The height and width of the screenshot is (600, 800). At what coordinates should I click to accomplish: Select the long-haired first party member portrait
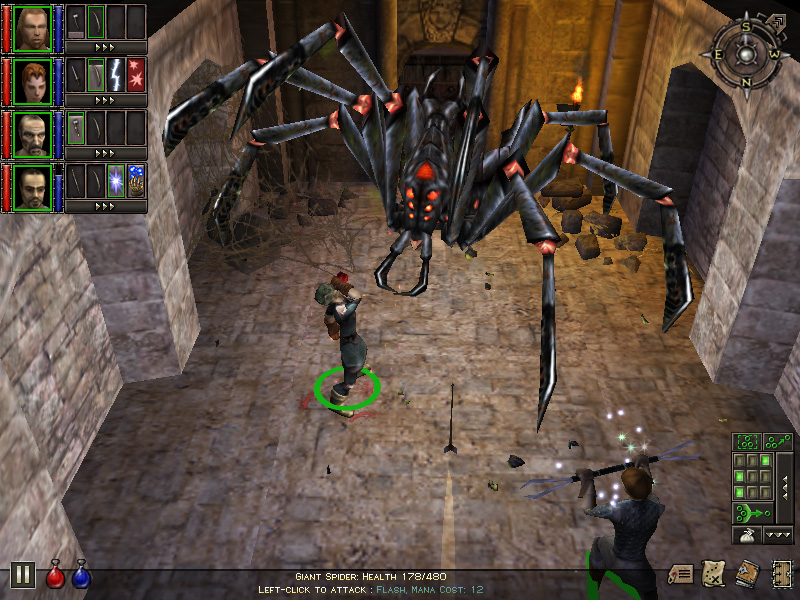[33, 26]
